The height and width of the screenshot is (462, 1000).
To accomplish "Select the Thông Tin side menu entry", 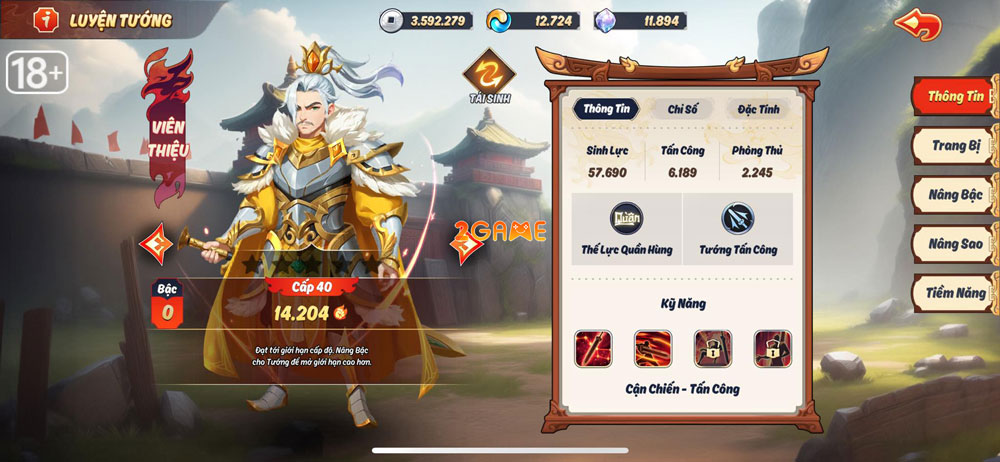I will click(956, 97).
